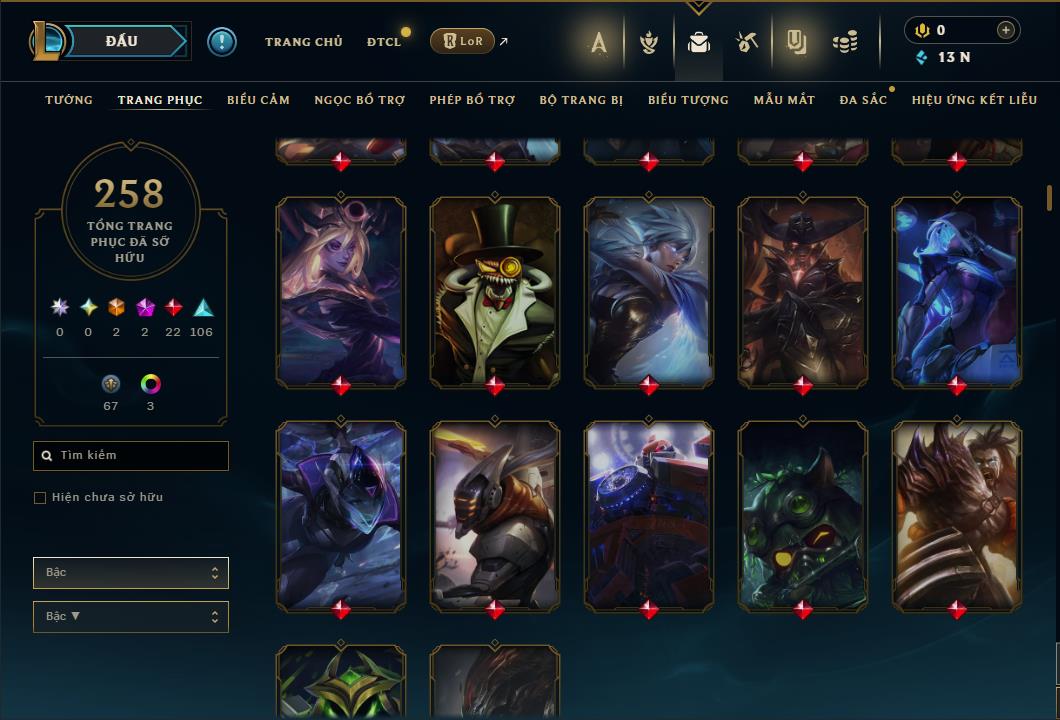This screenshot has height=720, width=1060.
Task: Open the coin stack store icon
Action: click(845, 42)
